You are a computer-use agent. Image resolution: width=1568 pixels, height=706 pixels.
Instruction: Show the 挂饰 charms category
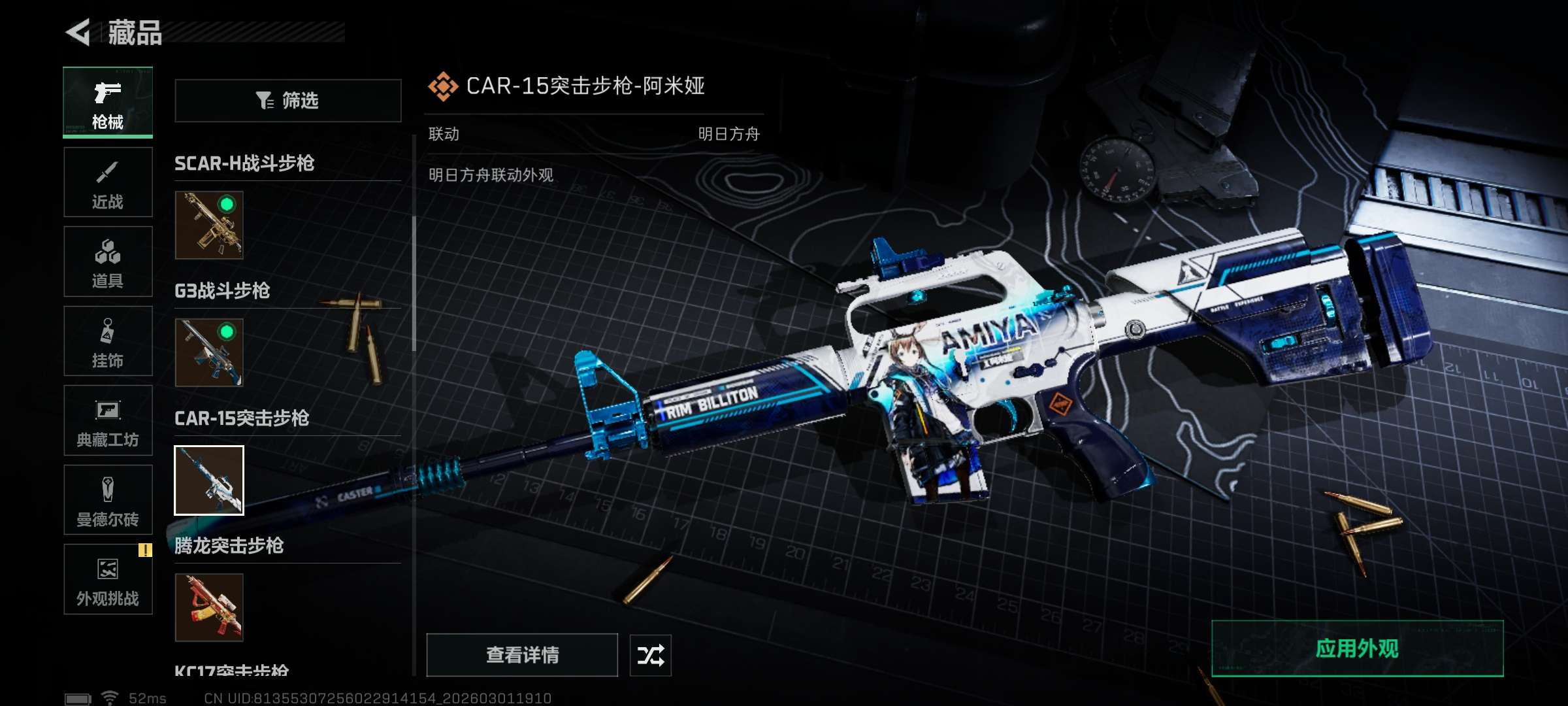(x=108, y=341)
